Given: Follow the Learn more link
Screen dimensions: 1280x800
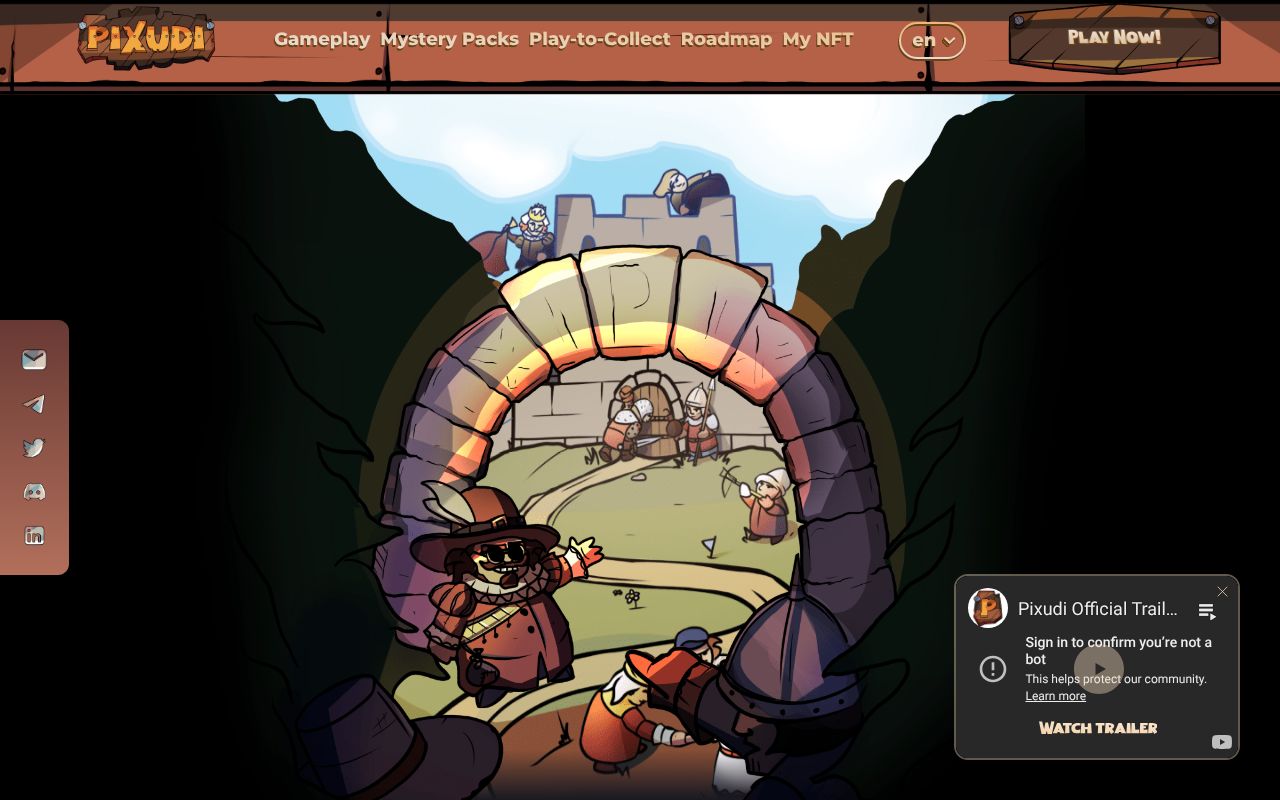Looking at the screenshot, I should click(1055, 696).
